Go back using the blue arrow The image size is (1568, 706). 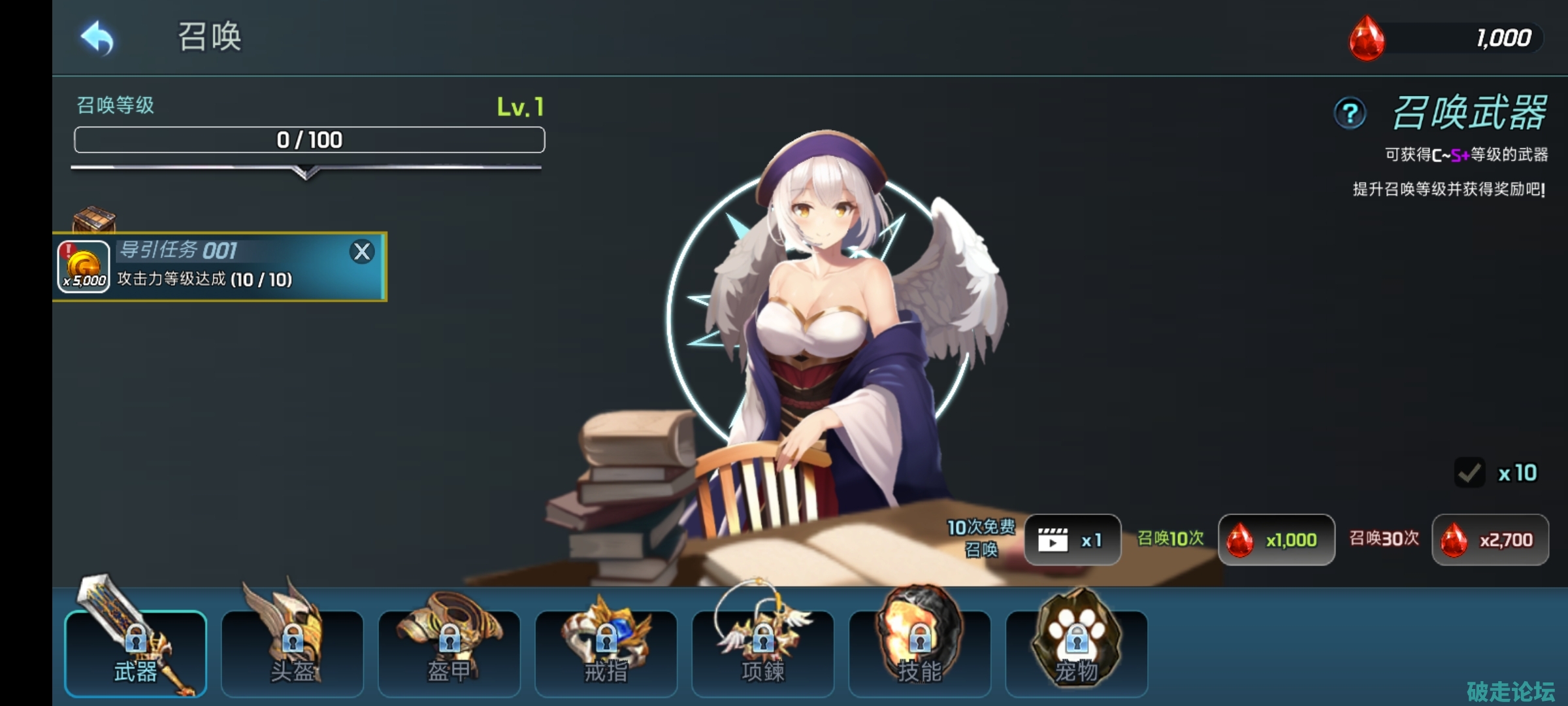[x=97, y=37]
